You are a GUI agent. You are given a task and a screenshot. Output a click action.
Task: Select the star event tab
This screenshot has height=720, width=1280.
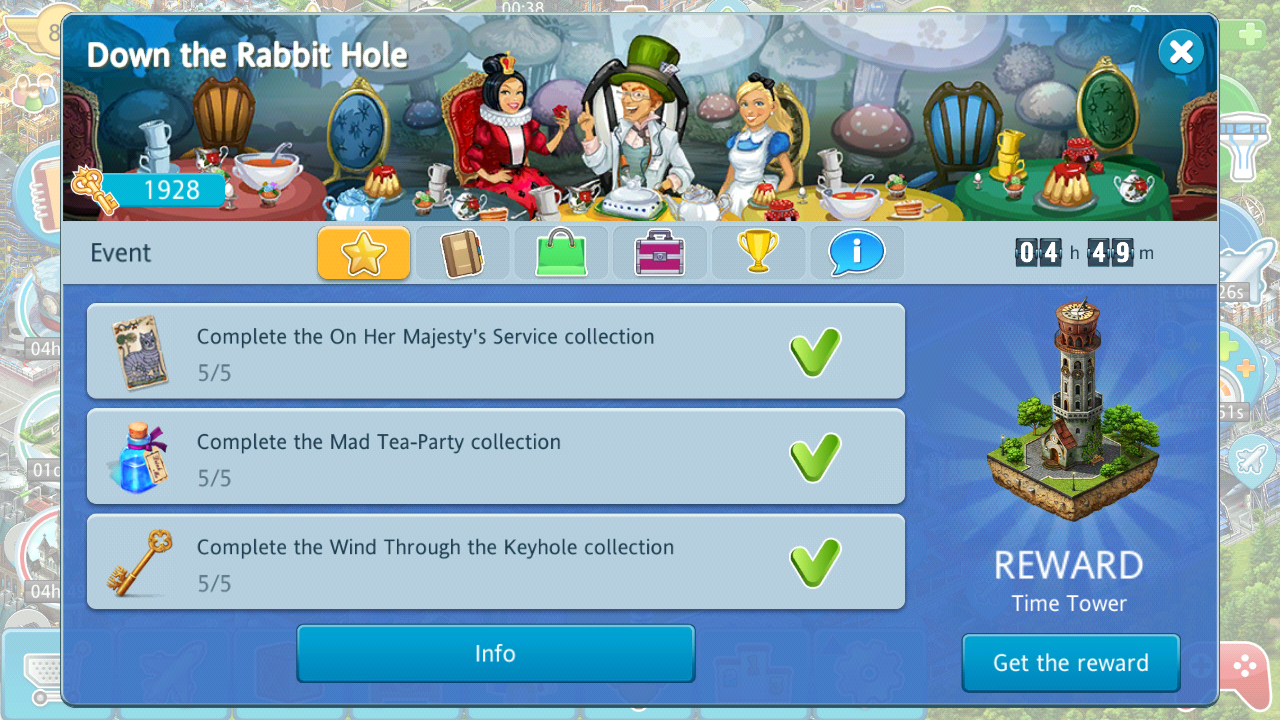pyautogui.click(x=363, y=253)
